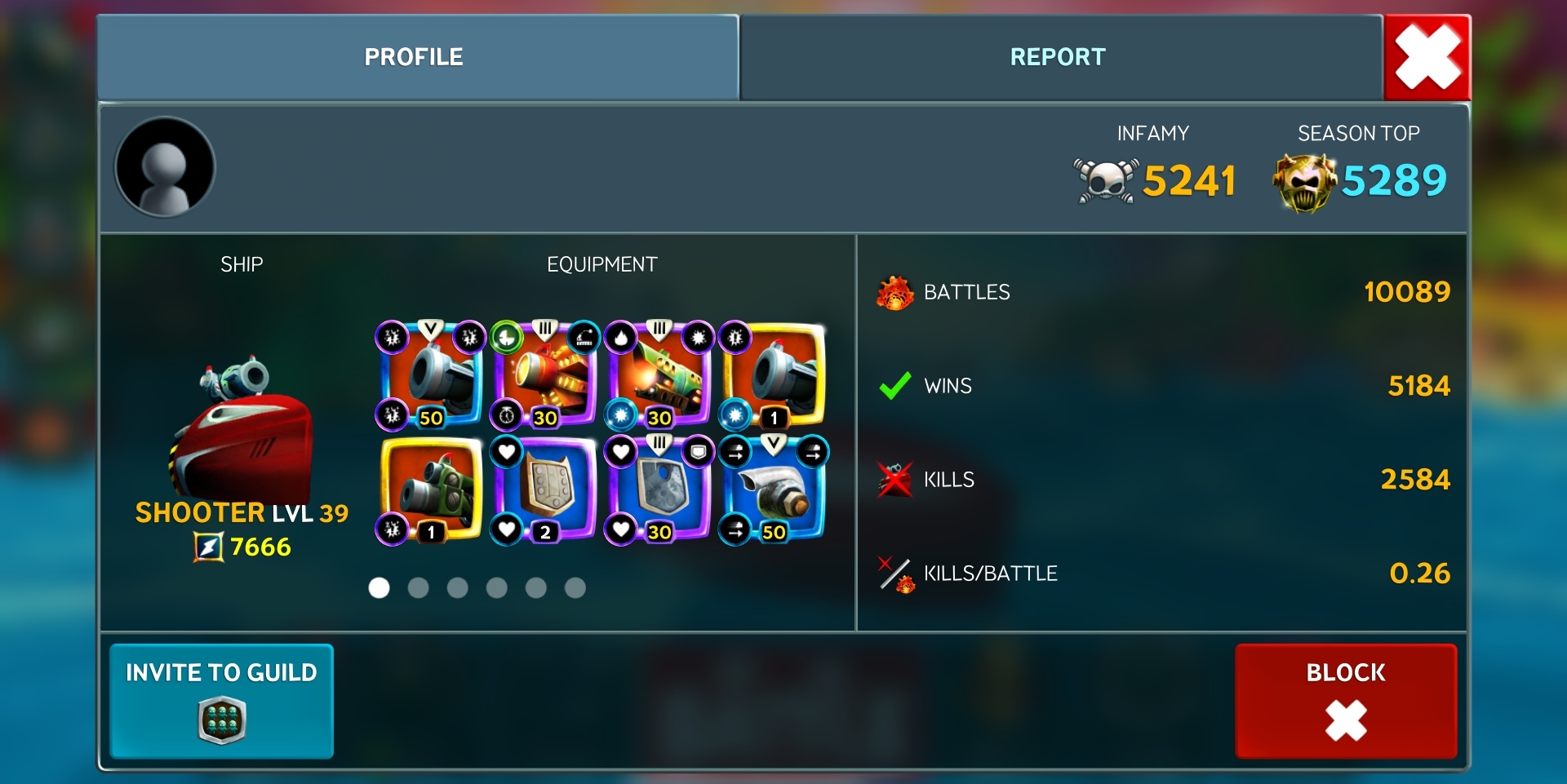1567x784 pixels.
Task: Select the level 2 tan shield slot
Action: point(545,489)
